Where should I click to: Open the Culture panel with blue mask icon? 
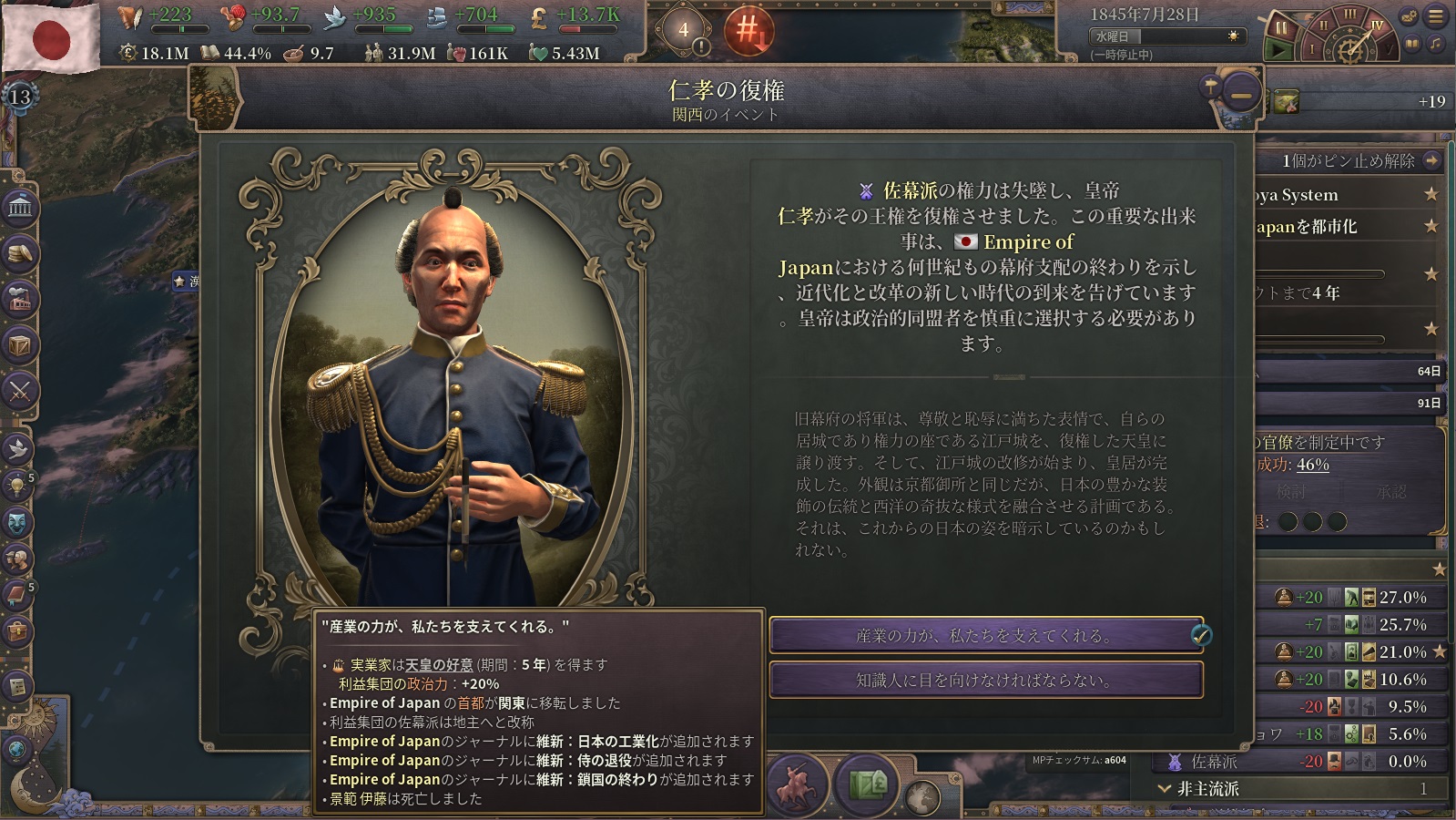(17, 522)
